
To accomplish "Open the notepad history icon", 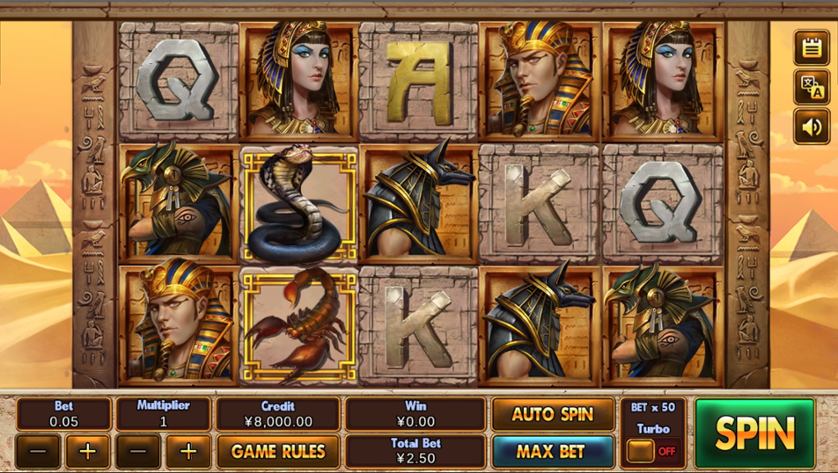I will coord(811,46).
